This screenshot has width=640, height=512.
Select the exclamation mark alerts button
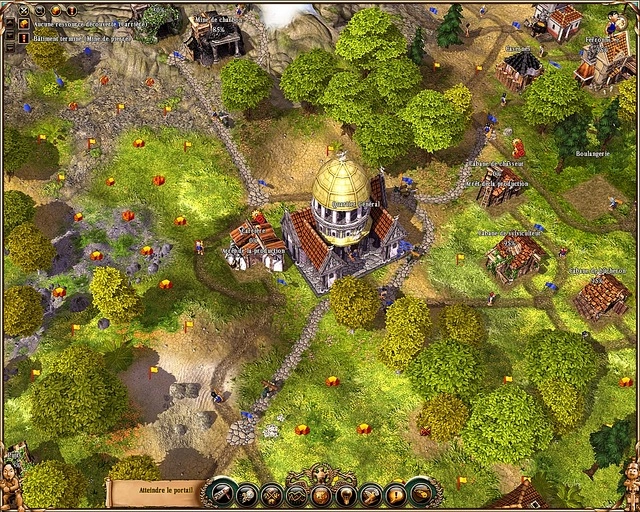[396, 494]
